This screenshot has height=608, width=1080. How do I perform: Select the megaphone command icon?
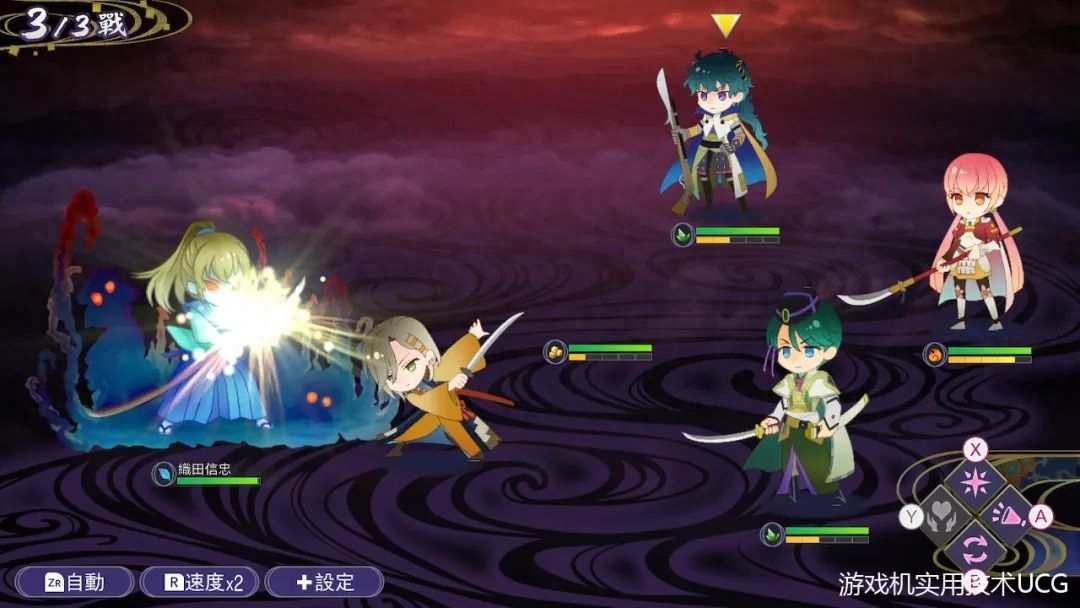coord(1008,516)
